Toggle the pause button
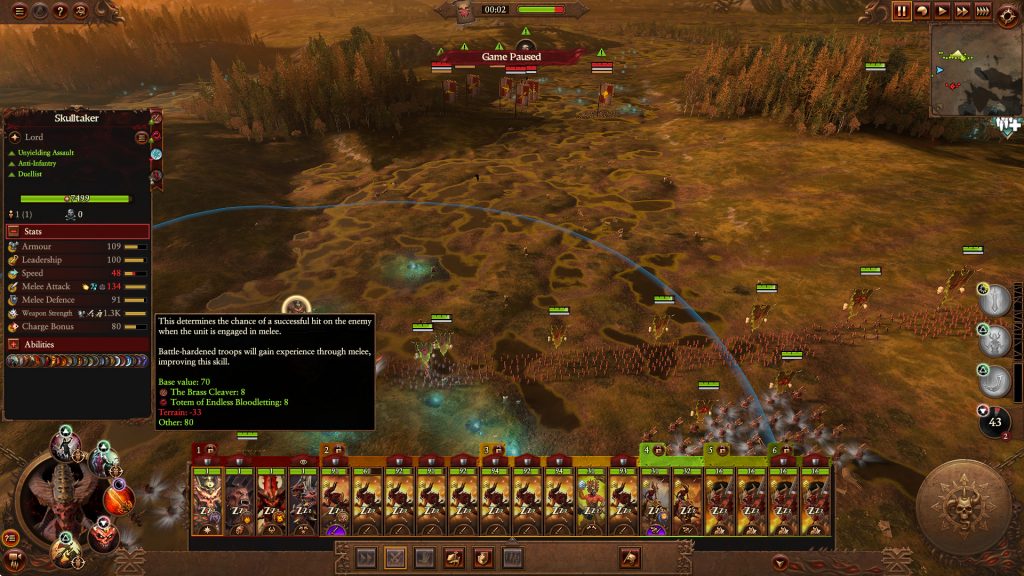Screen dimensions: 1024x576 click(902, 11)
